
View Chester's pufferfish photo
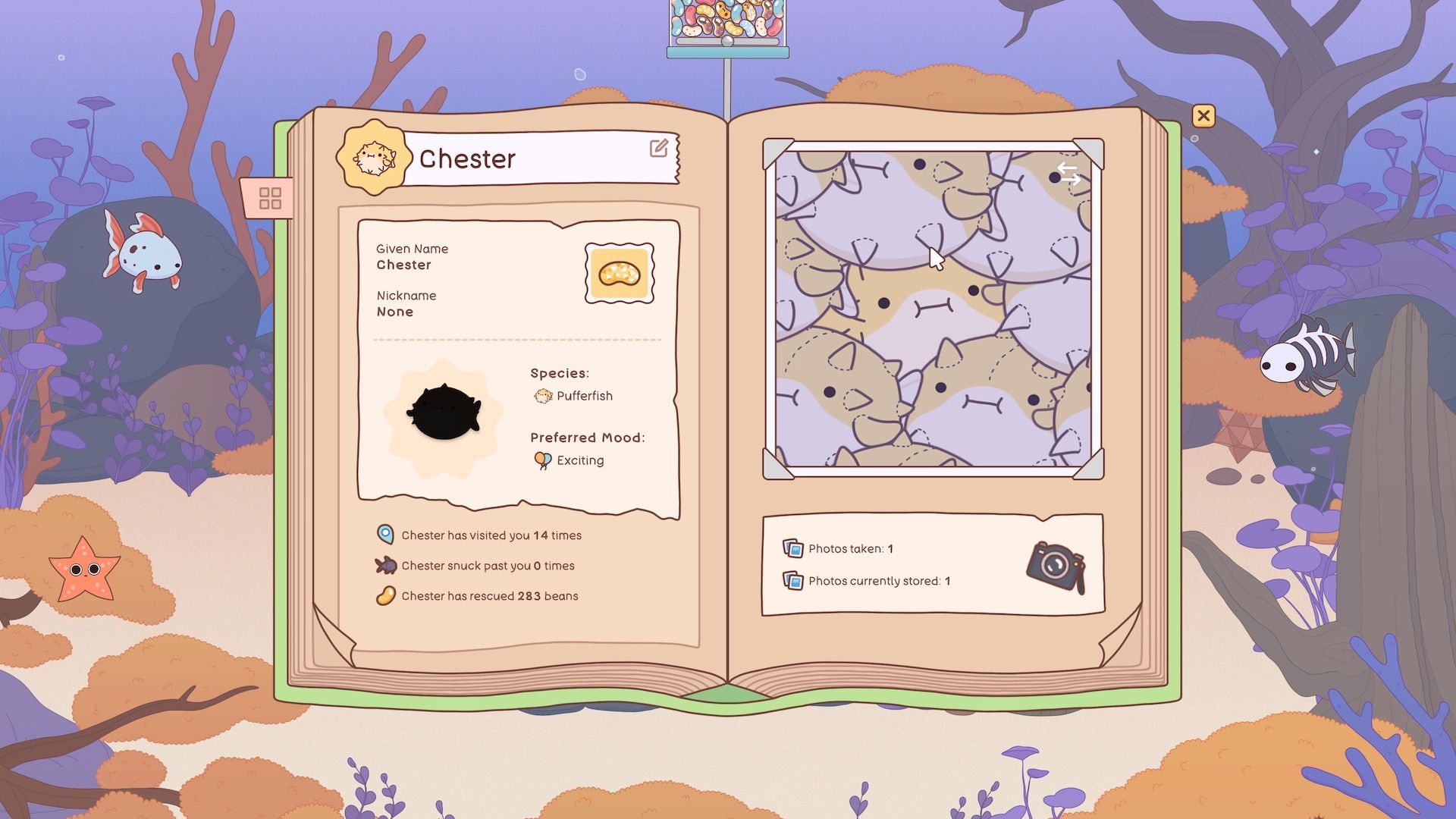(933, 309)
